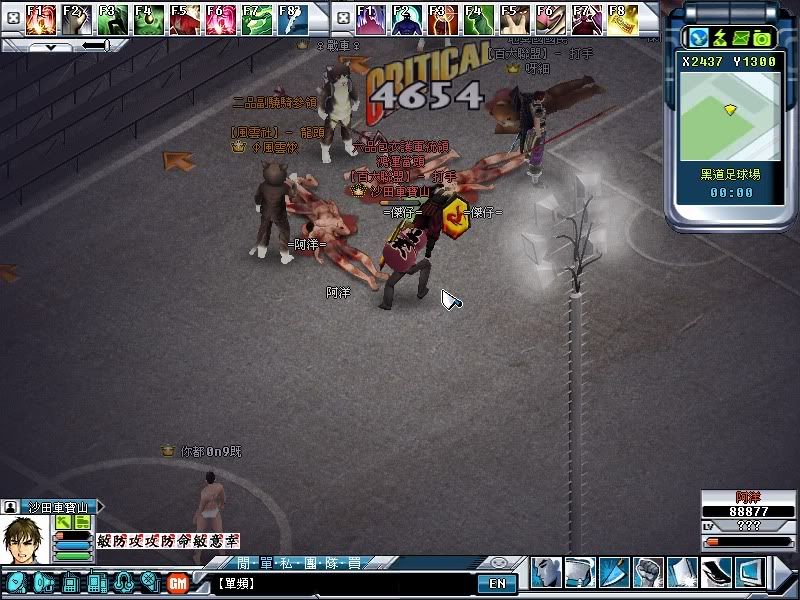This screenshot has height=600, width=800.
Task: Toggle the EN input language button
Action: [x=497, y=583]
